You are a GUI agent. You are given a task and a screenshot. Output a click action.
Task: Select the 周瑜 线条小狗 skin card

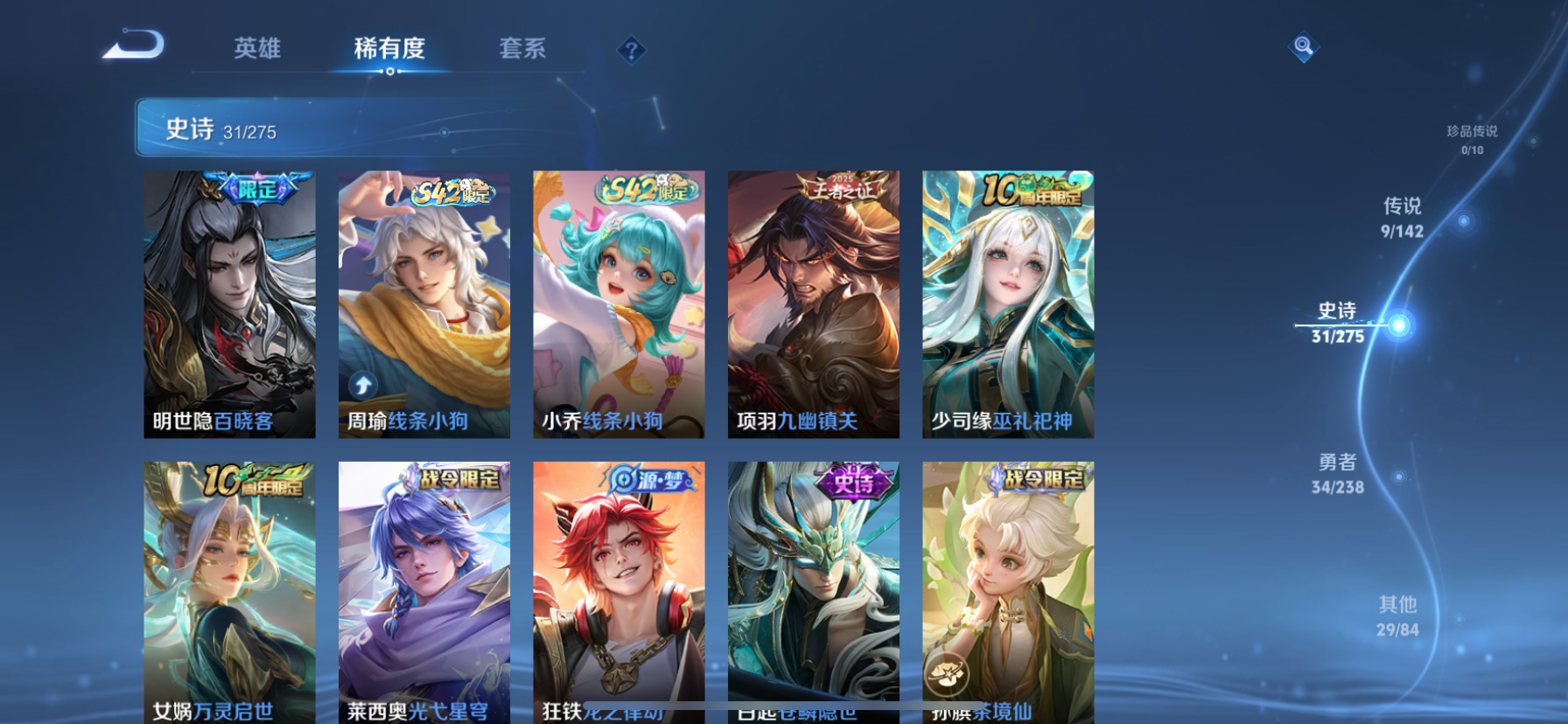(x=424, y=303)
